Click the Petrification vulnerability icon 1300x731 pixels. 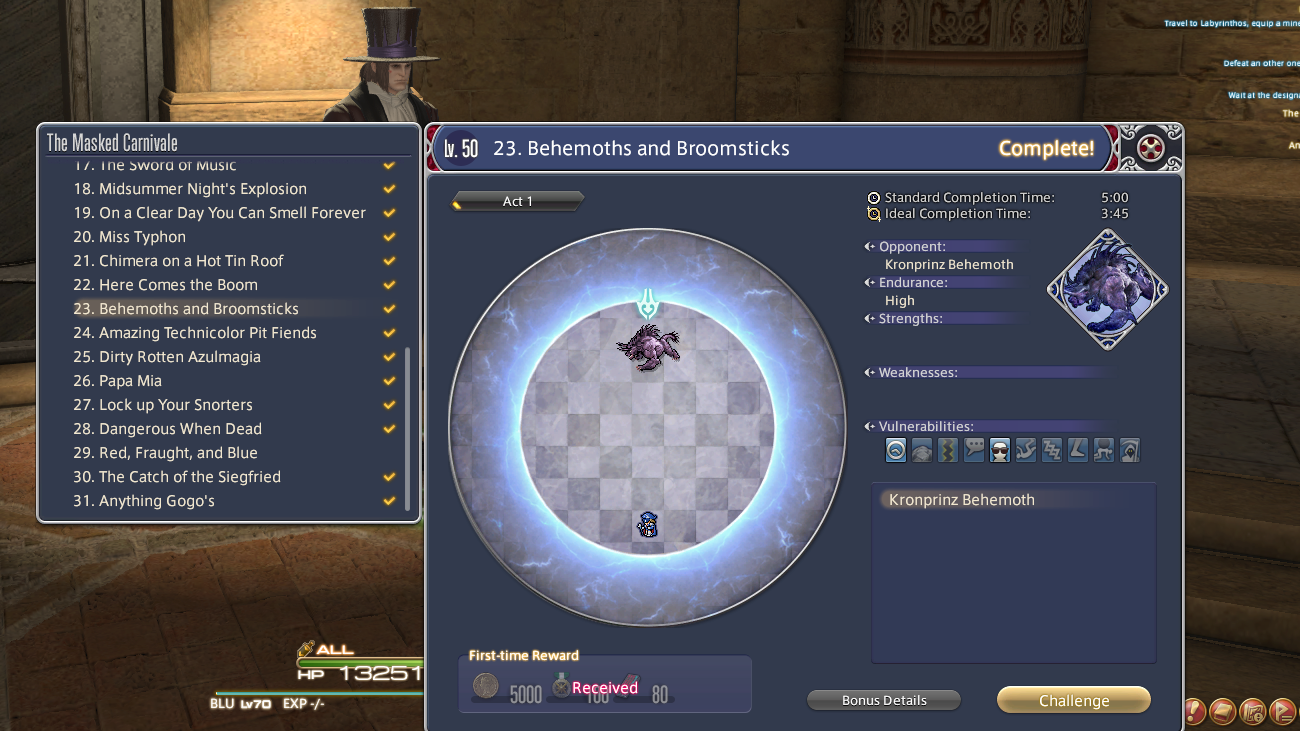click(921, 450)
